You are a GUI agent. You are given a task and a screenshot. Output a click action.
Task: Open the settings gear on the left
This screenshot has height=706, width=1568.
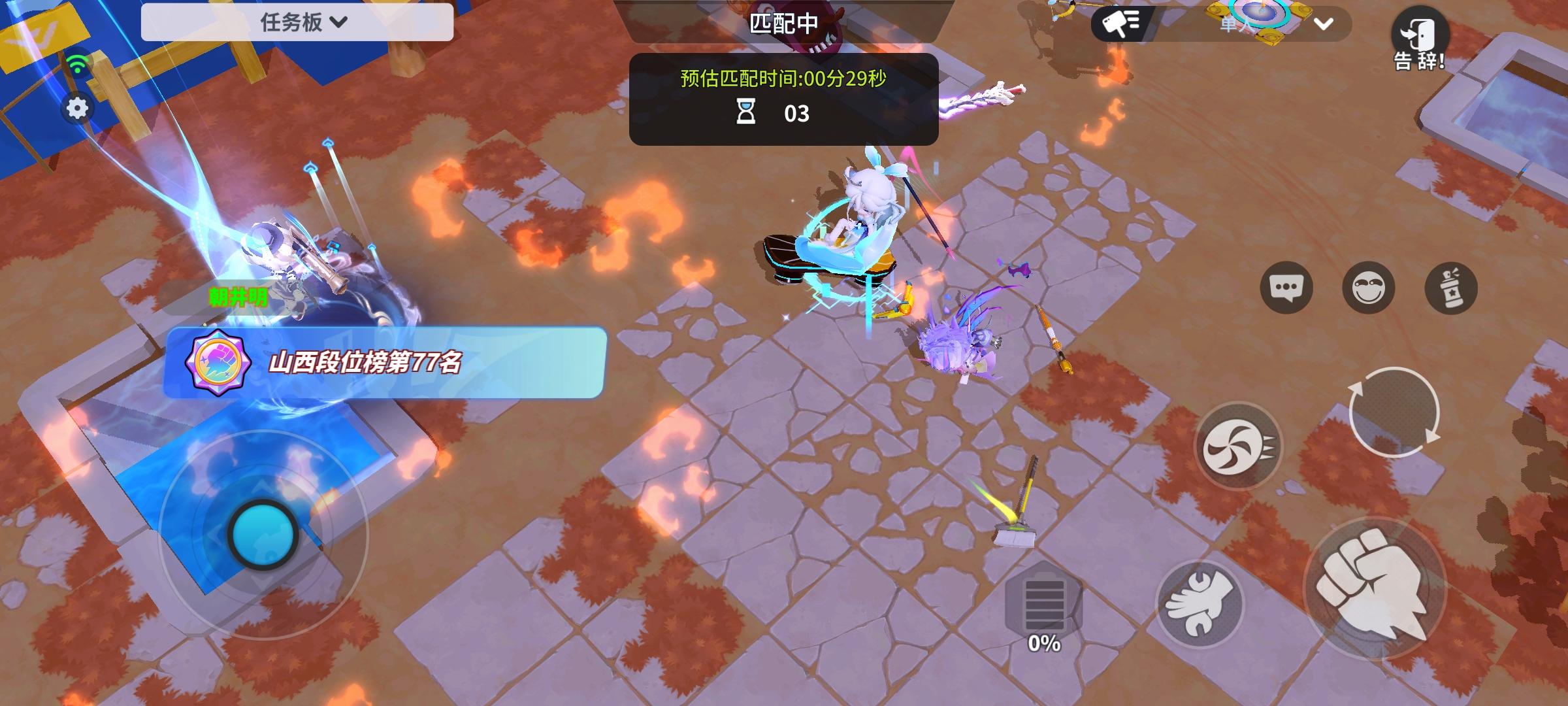(x=78, y=108)
